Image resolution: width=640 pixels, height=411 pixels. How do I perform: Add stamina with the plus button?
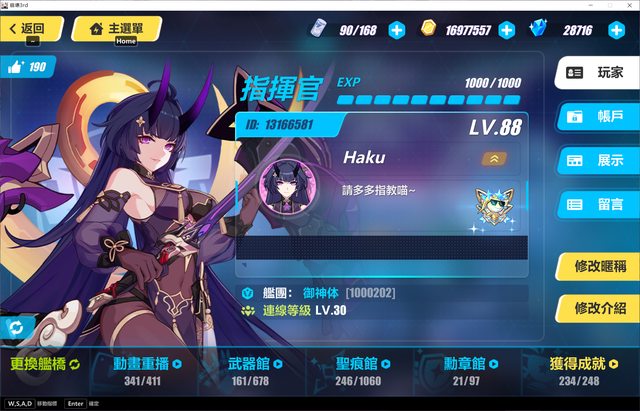click(x=397, y=30)
